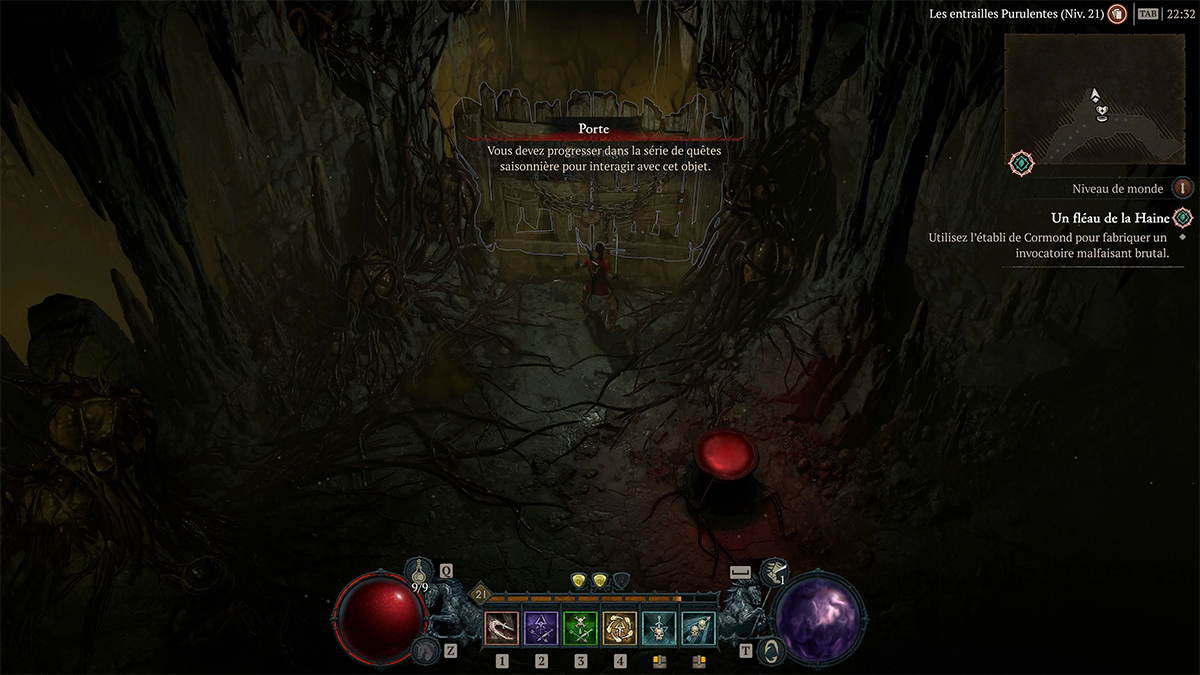
Task: Open the Un fléau de la Haine quest
Action: pos(1110,218)
